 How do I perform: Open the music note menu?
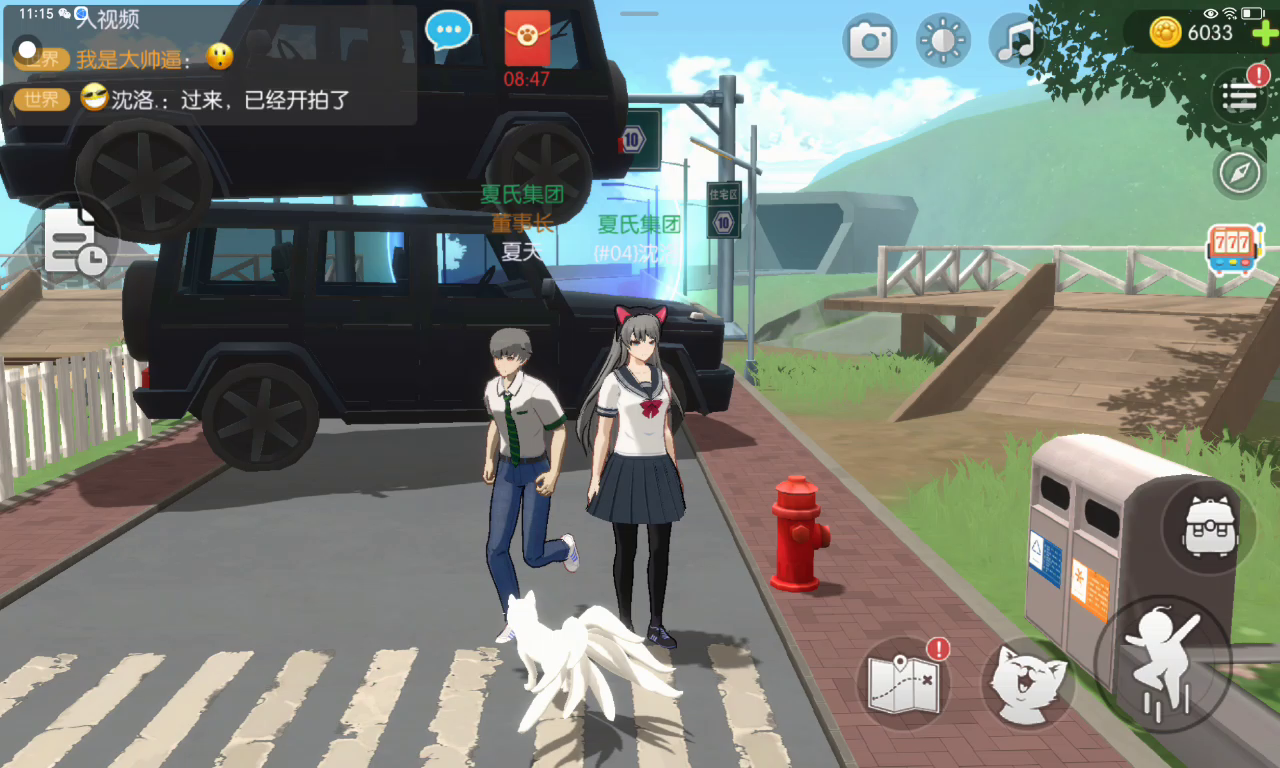(1017, 40)
